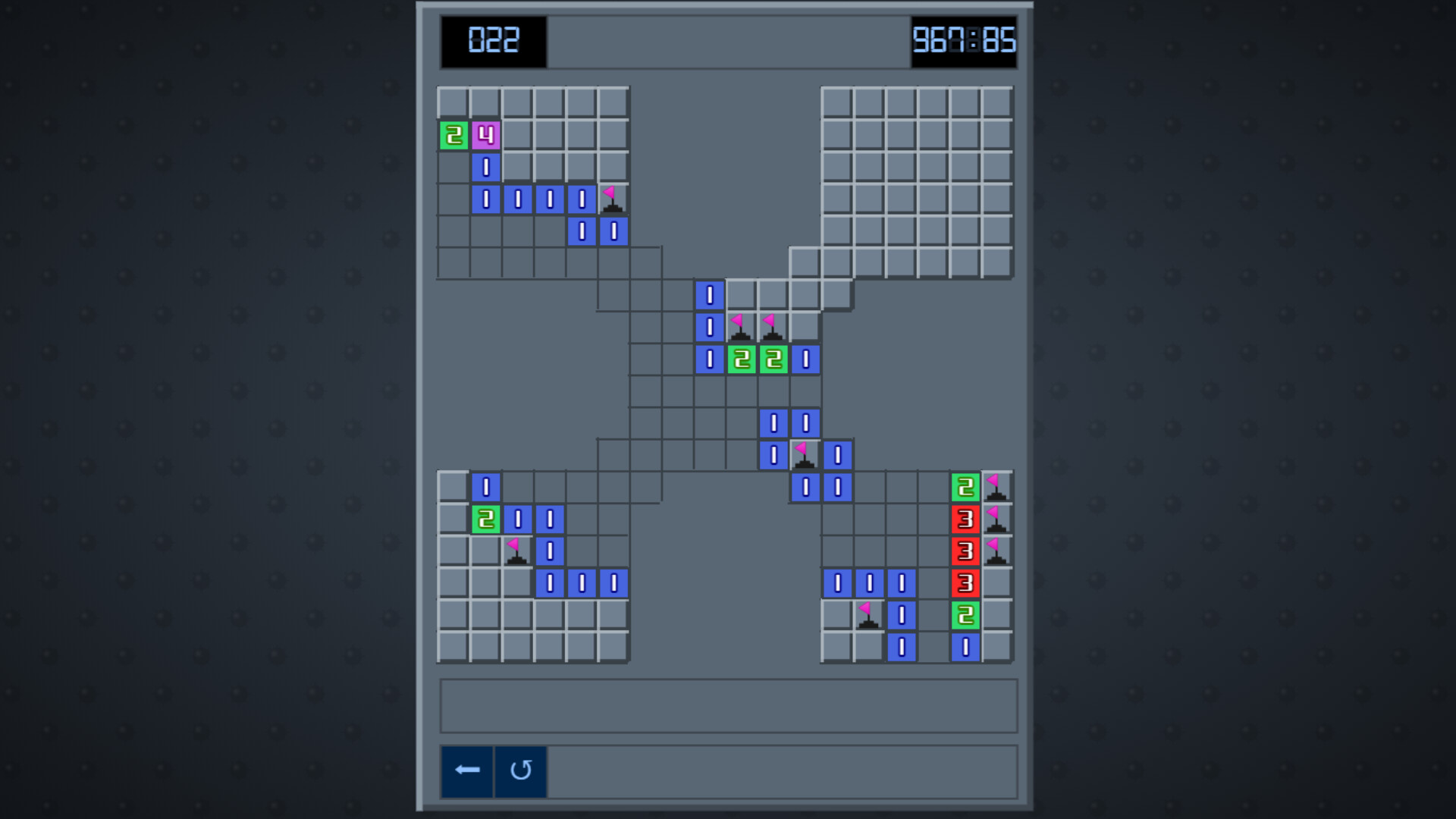Click the center green 2-2 pair's left tile
The width and height of the screenshot is (1456, 819).
[x=741, y=359]
